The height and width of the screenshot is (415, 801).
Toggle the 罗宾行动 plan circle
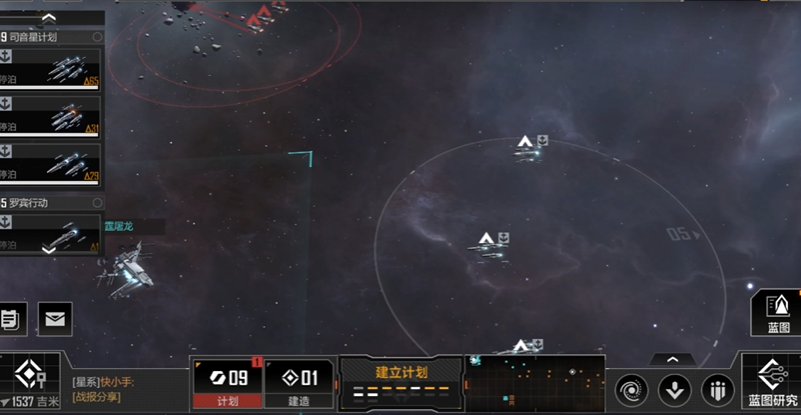tap(97, 202)
